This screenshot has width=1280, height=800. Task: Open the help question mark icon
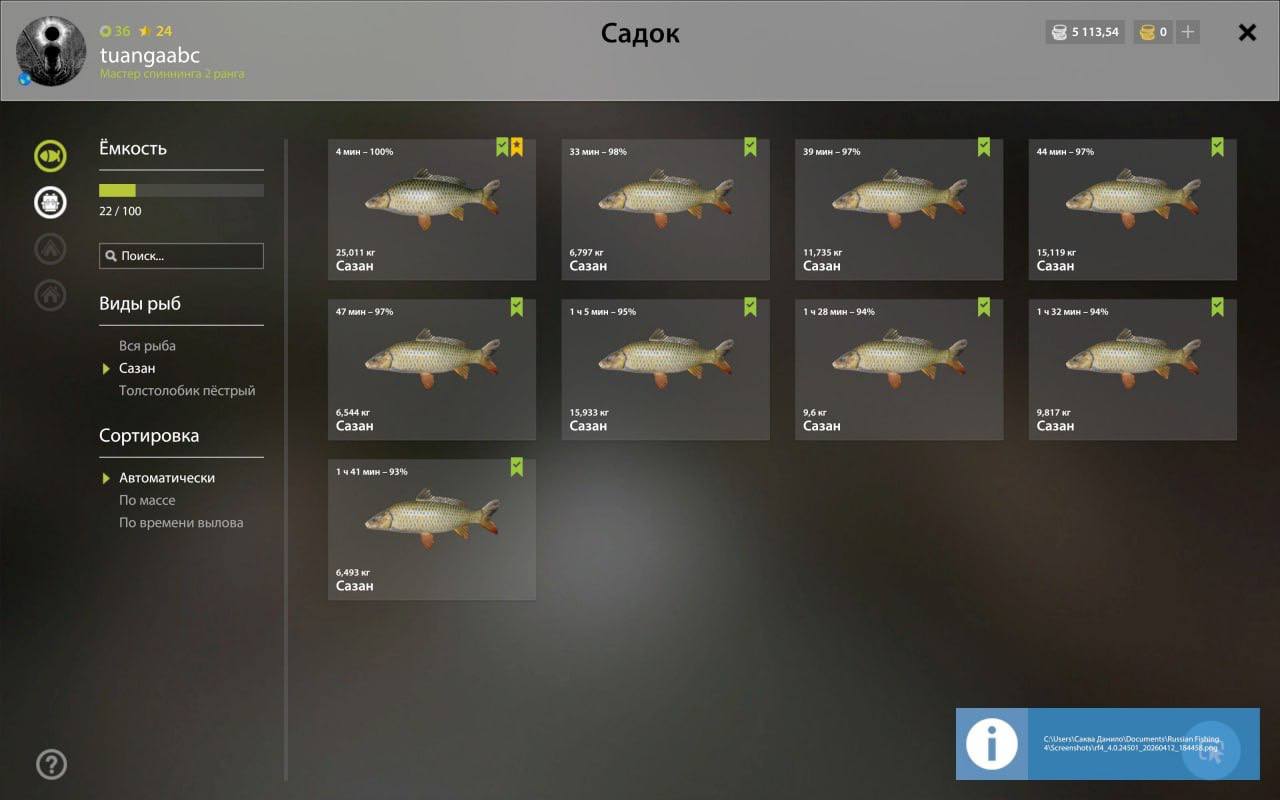(x=51, y=765)
